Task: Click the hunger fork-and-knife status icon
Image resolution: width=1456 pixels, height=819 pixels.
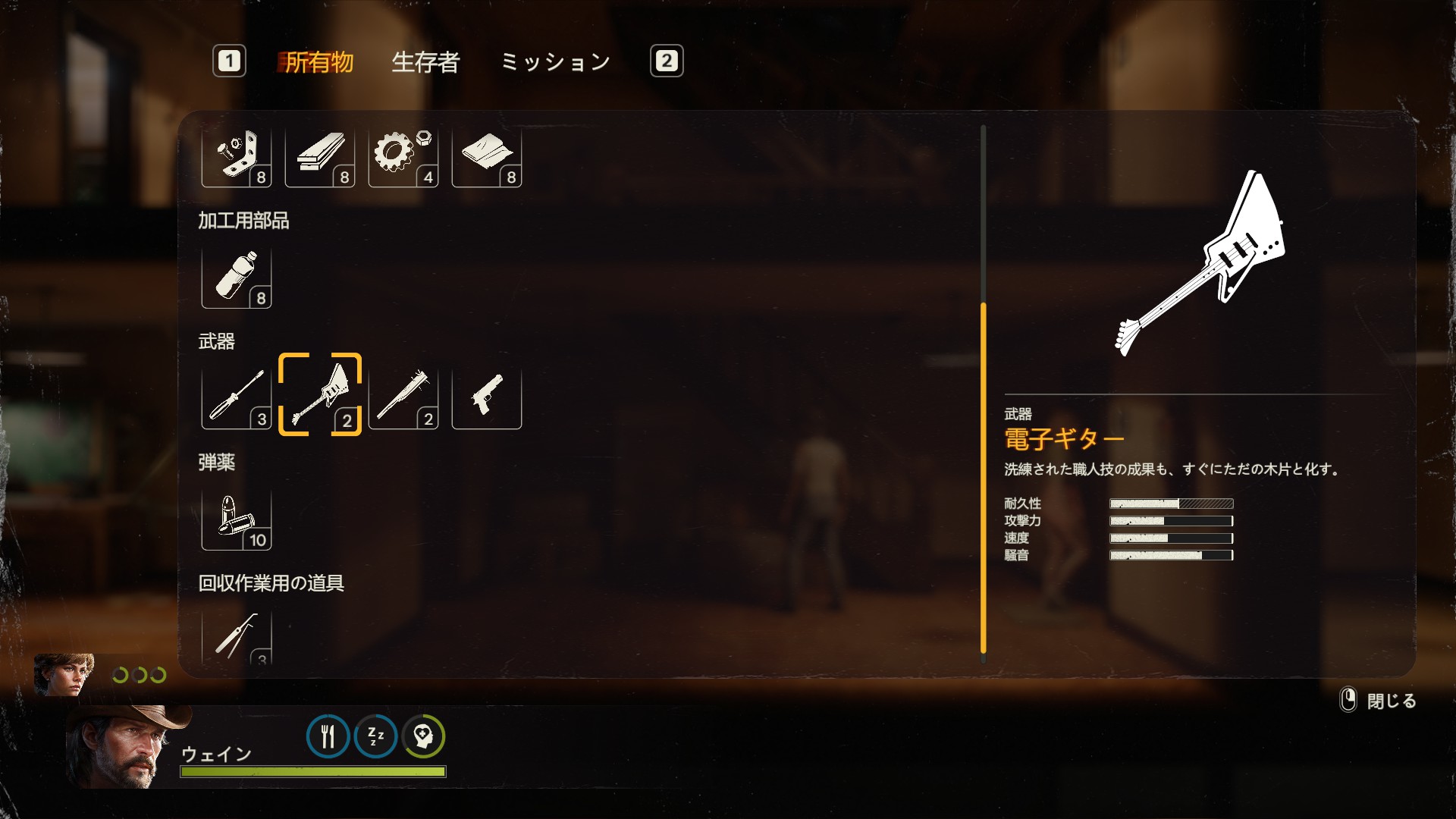Action: tap(328, 736)
